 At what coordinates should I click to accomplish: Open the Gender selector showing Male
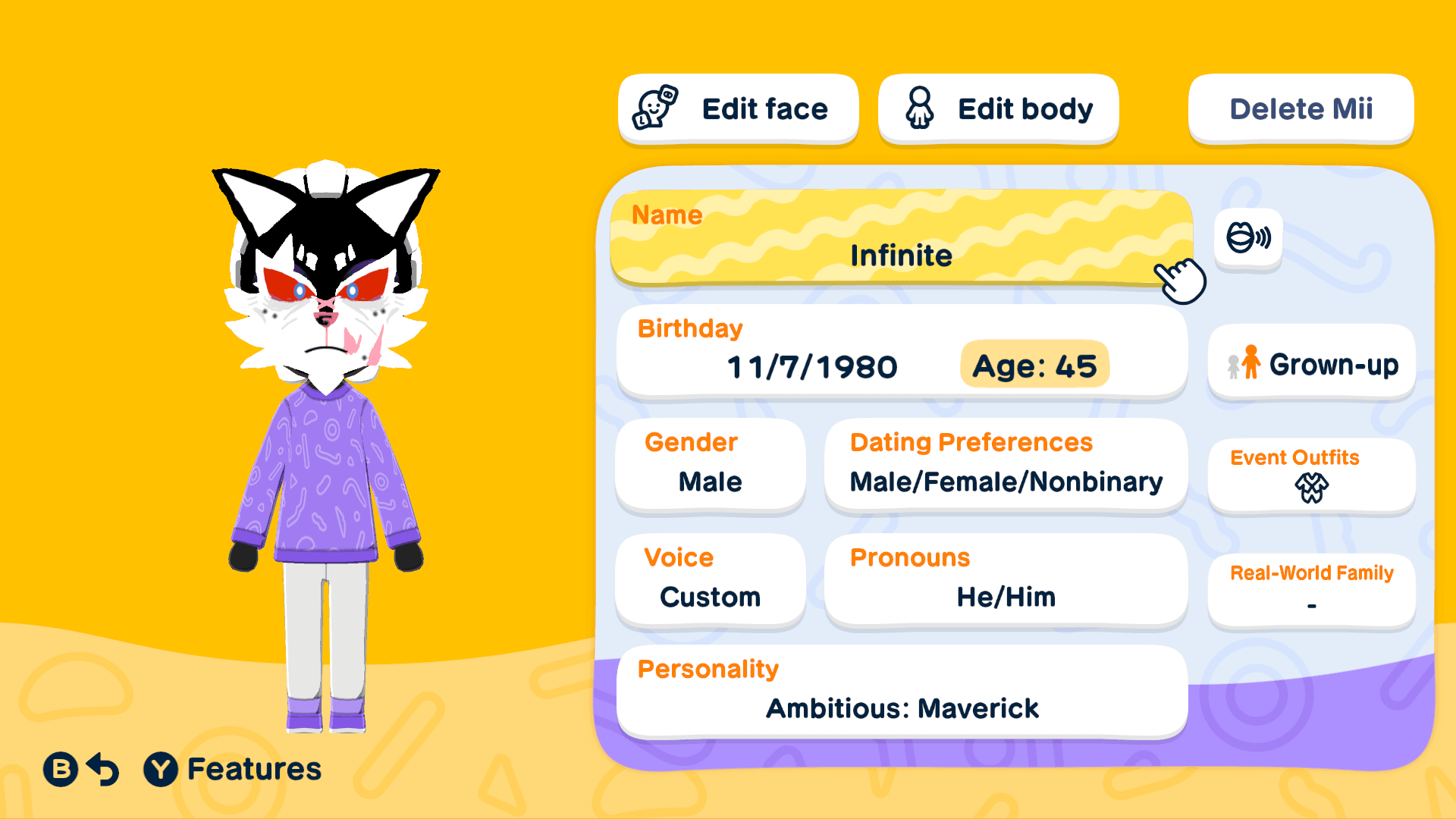[709, 464]
